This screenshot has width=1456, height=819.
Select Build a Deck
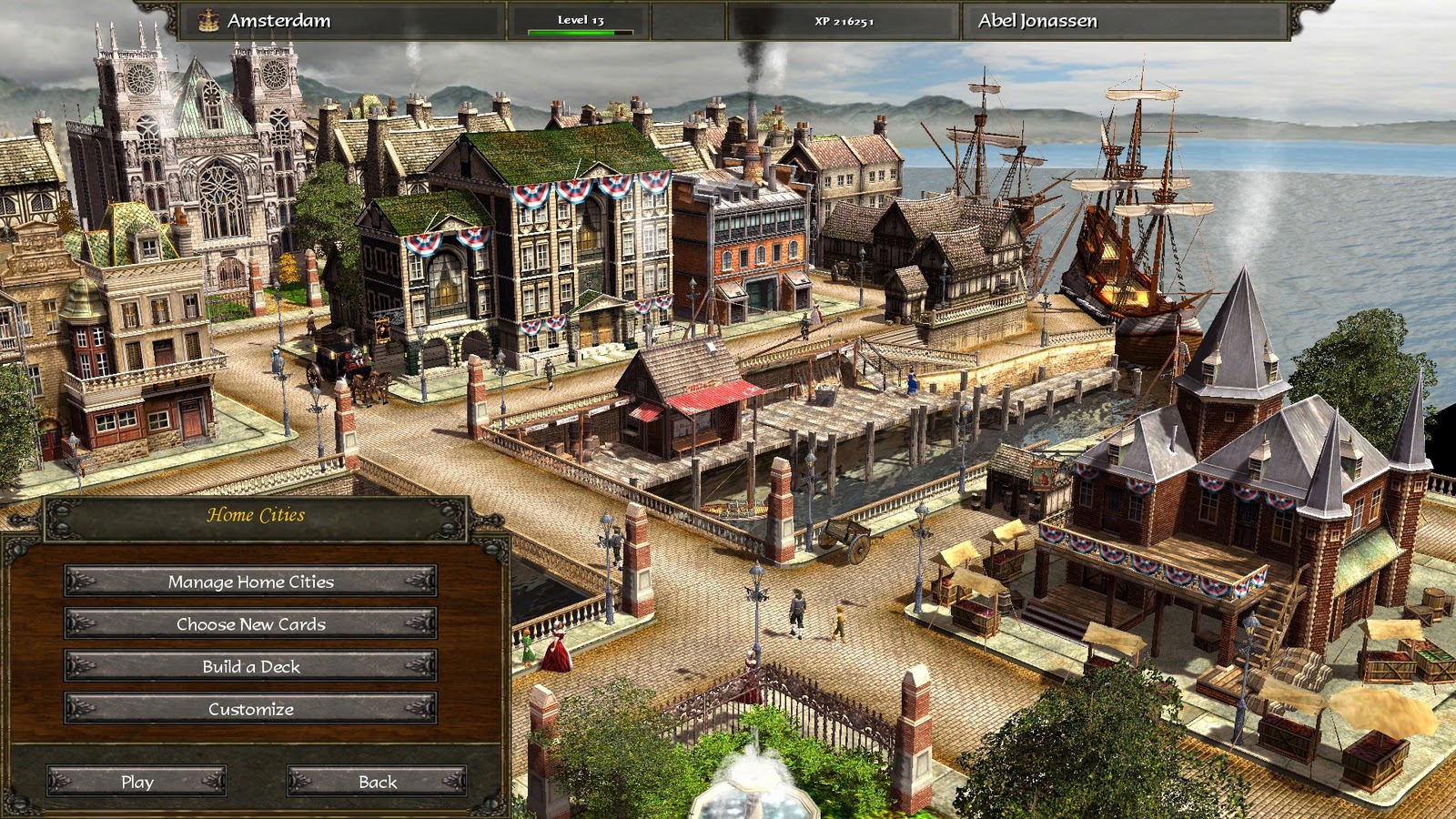tap(248, 666)
